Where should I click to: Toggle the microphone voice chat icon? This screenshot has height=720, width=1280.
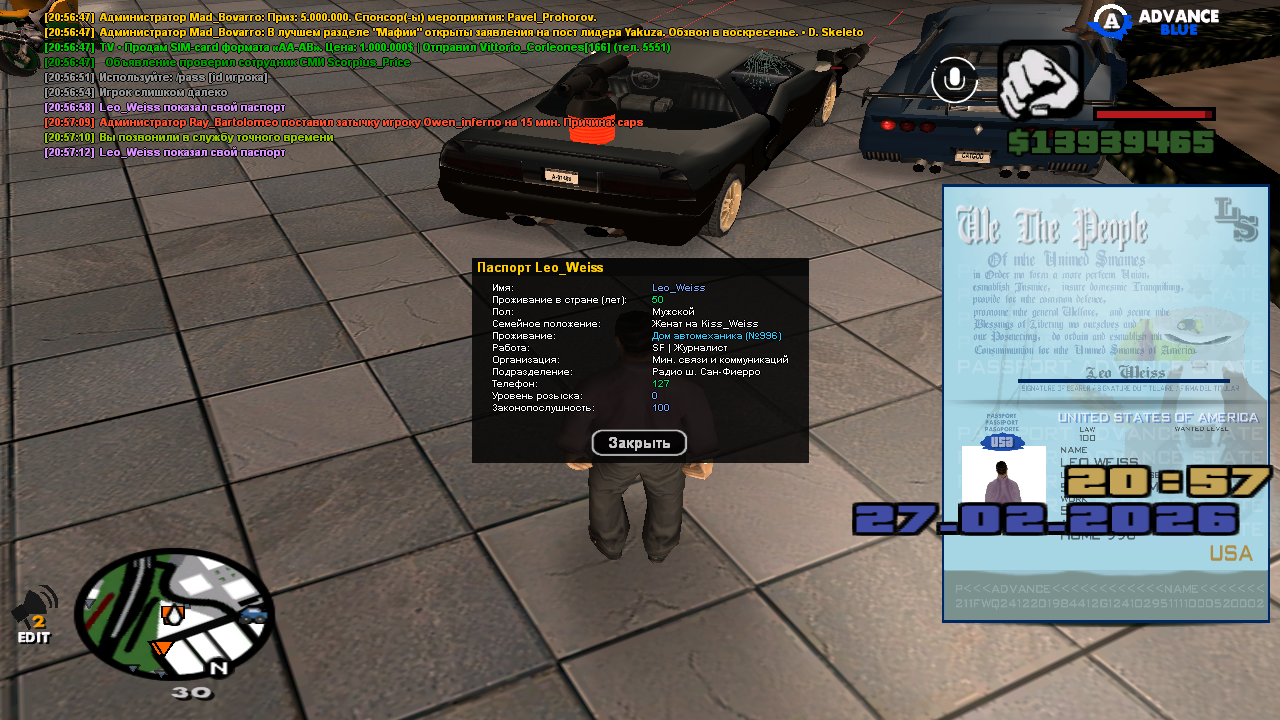(x=954, y=80)
